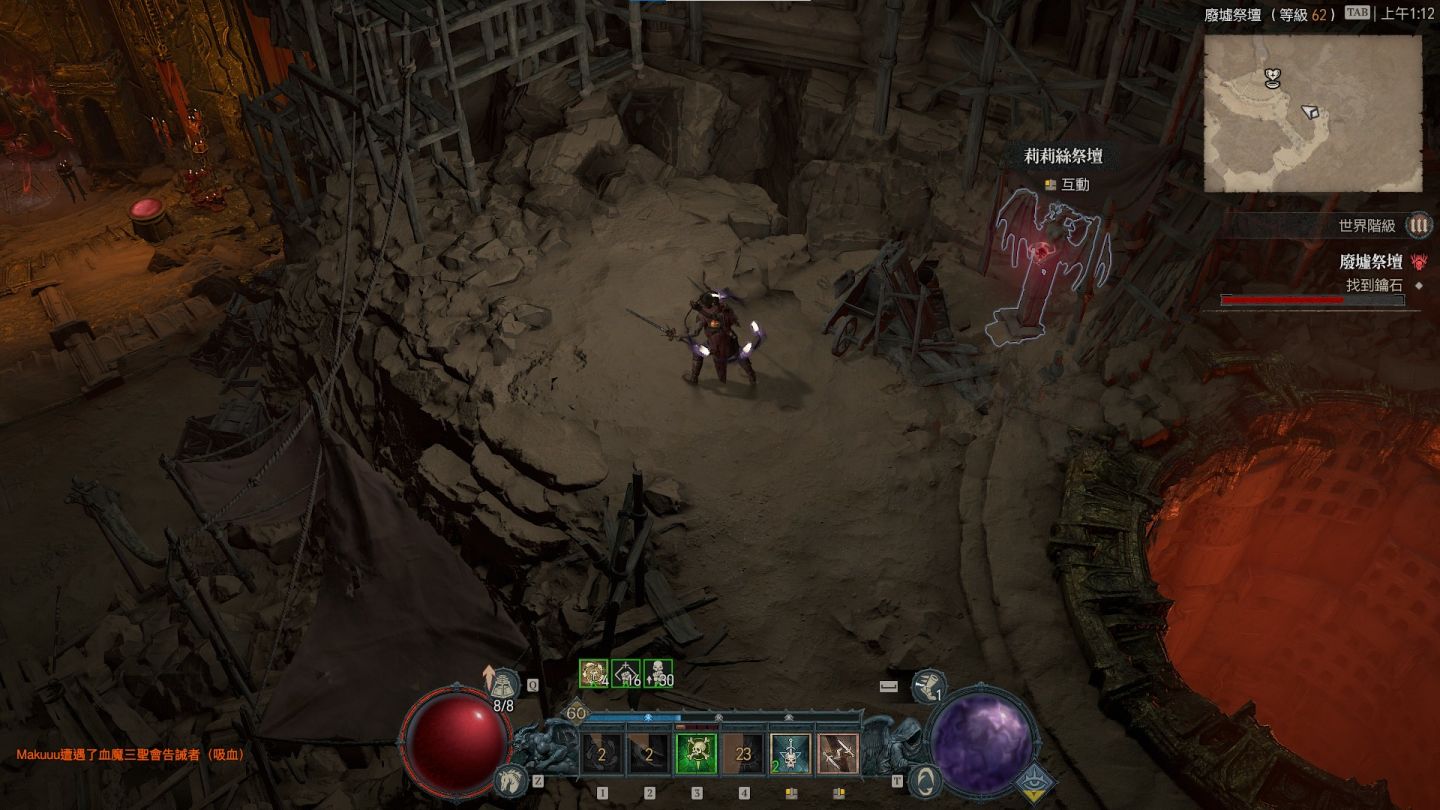Click the heart marker on the minimap

tap(1272, 77)
